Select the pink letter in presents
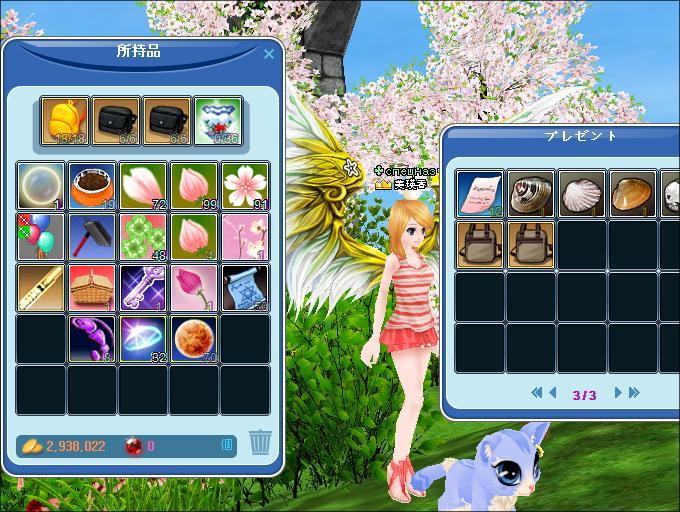 481,194
